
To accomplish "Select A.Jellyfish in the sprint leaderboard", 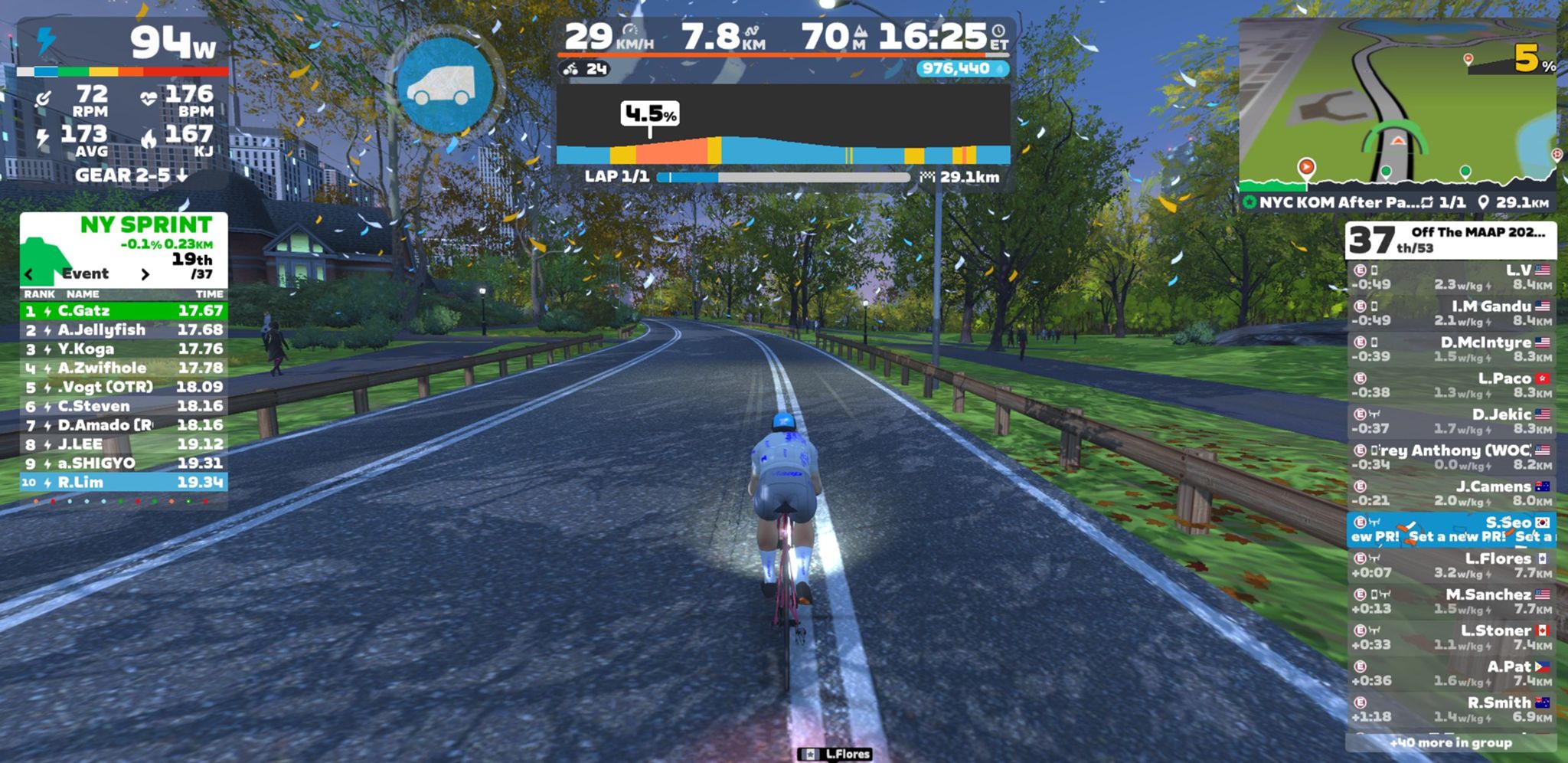I will tap(123, 330).
